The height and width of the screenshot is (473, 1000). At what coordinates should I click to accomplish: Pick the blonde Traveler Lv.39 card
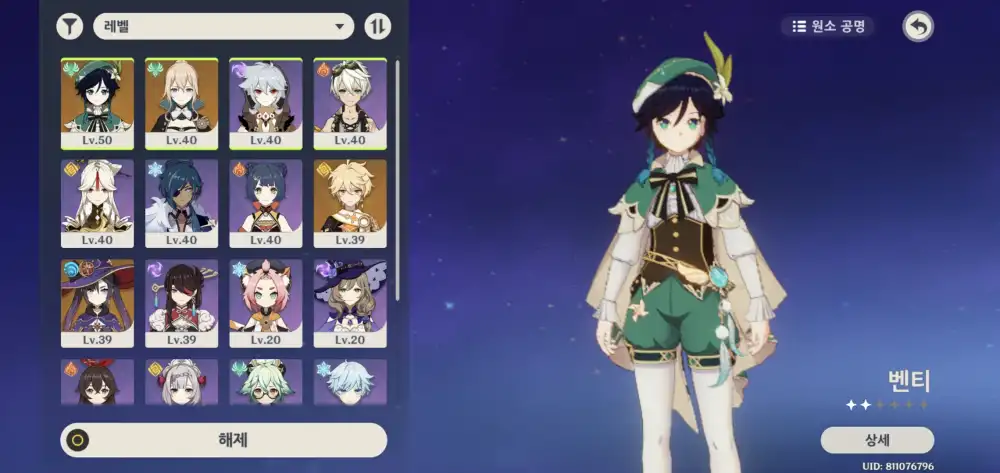pos(350,203)
